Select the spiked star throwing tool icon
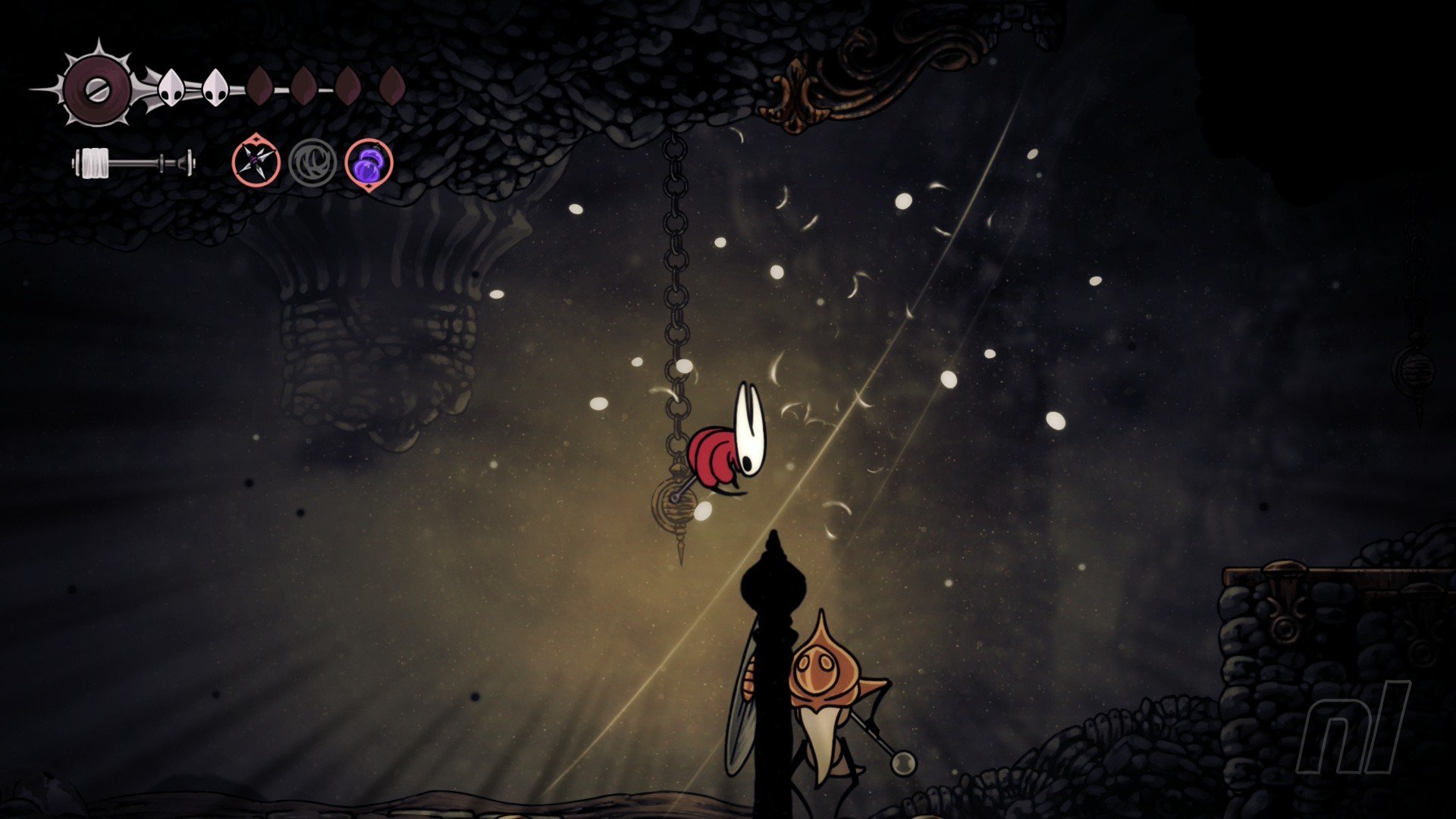Viewport: 1456px width, 819px height. click(256, 162)
